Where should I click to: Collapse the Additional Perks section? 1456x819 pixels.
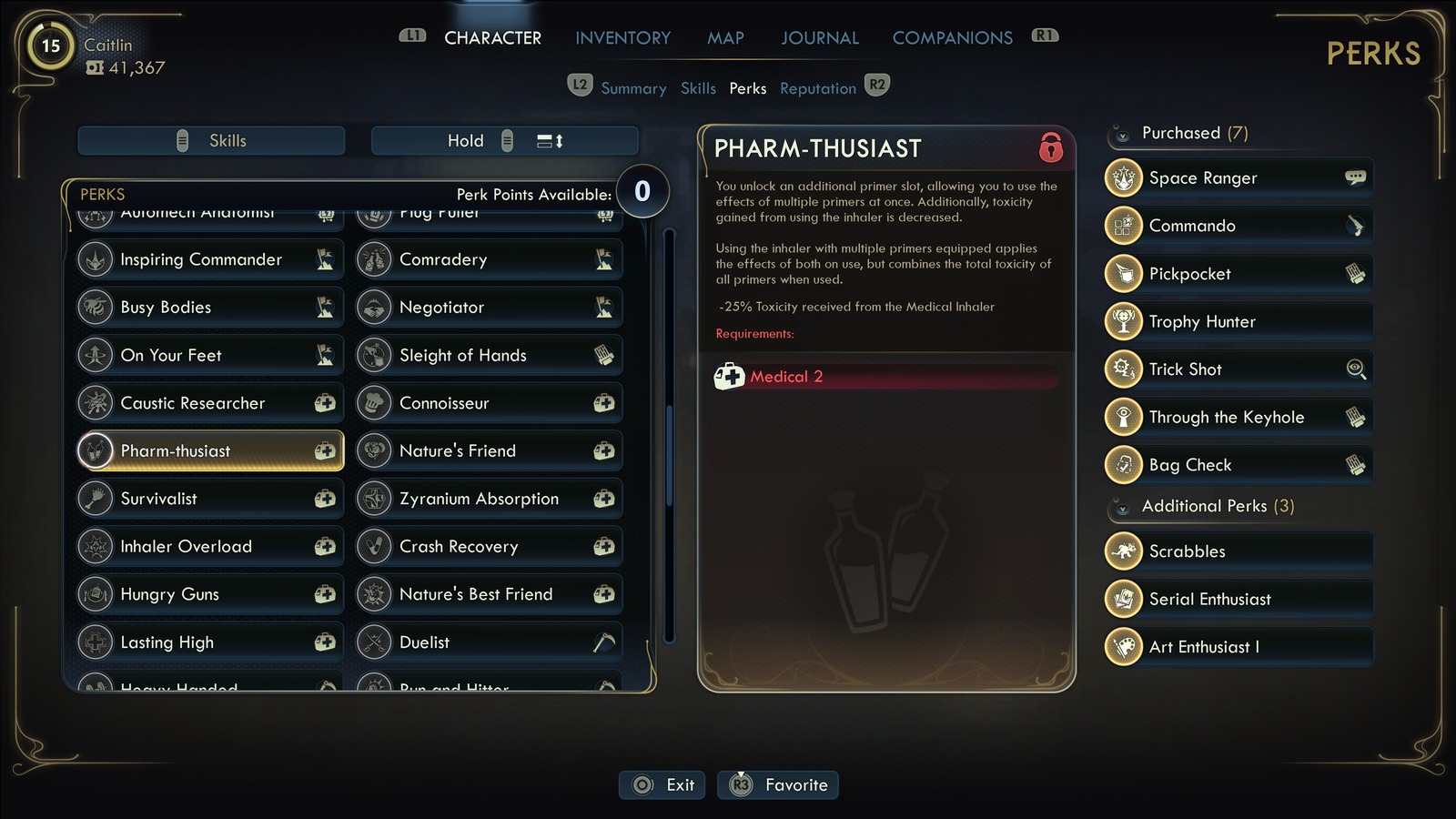click(x=1123, y=508)
